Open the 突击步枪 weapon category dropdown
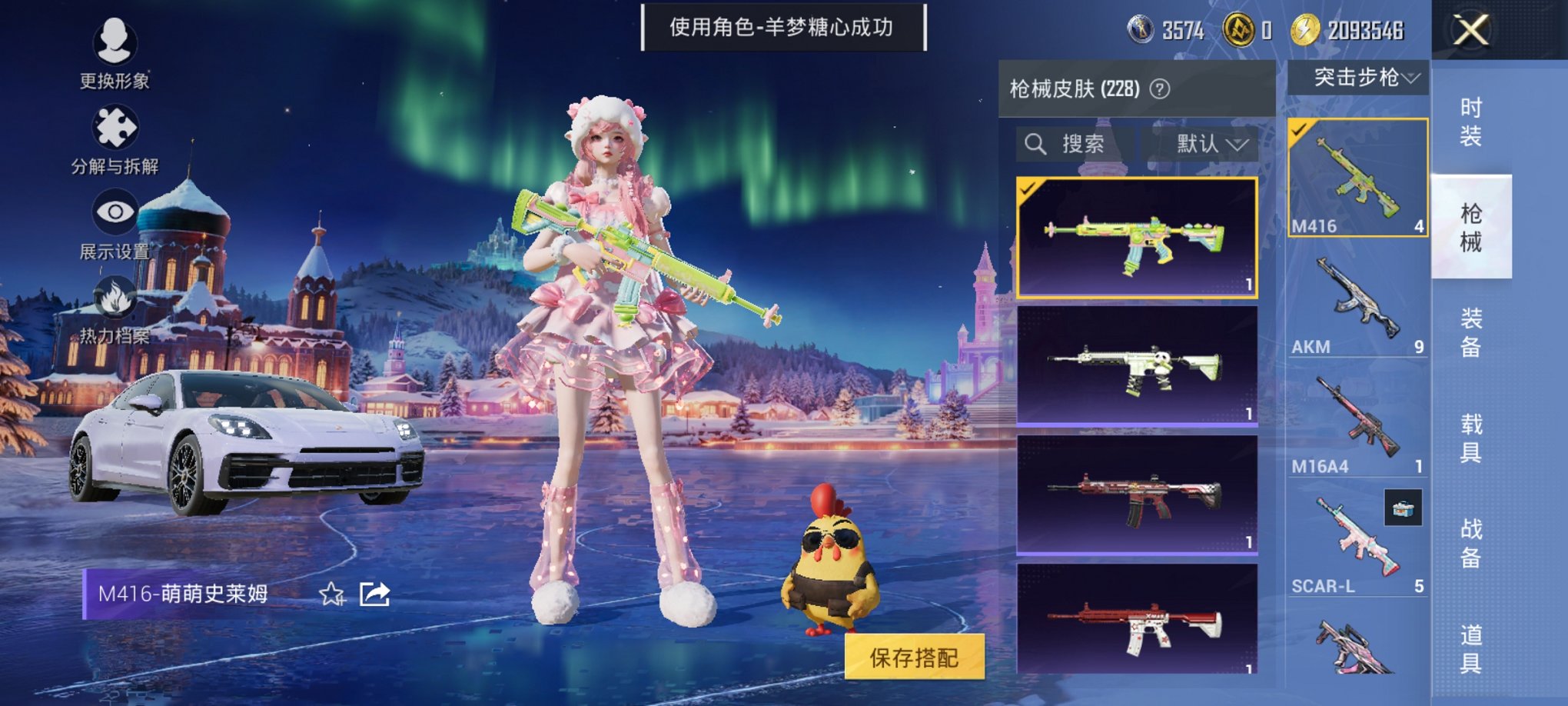The image size is (1568, 706). [1365, 77]
